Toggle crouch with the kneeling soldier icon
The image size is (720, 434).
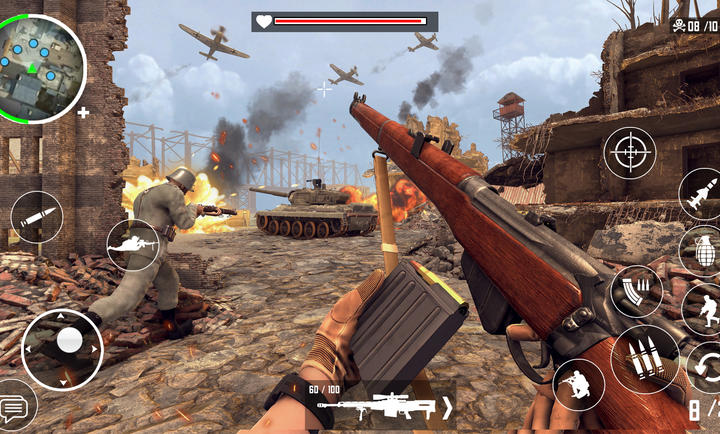pyautogui.click(x=578, y=385)
